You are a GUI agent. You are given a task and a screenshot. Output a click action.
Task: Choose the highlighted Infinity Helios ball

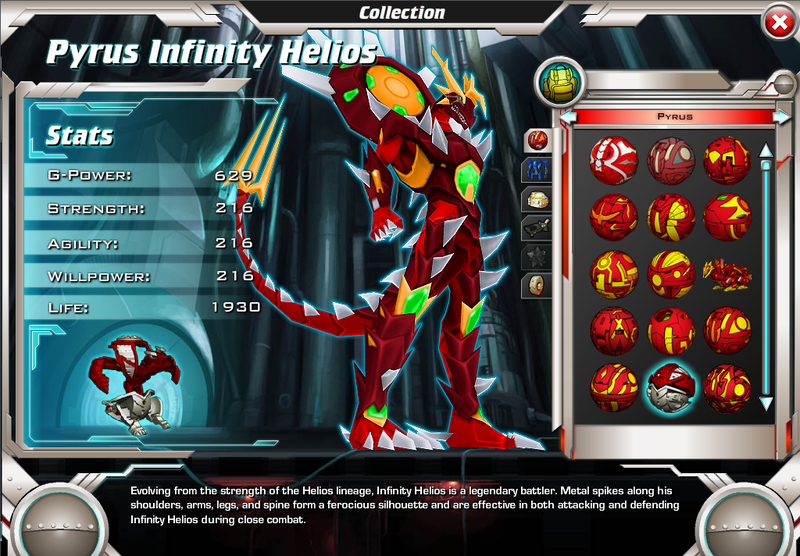click(x=670, y=386)
